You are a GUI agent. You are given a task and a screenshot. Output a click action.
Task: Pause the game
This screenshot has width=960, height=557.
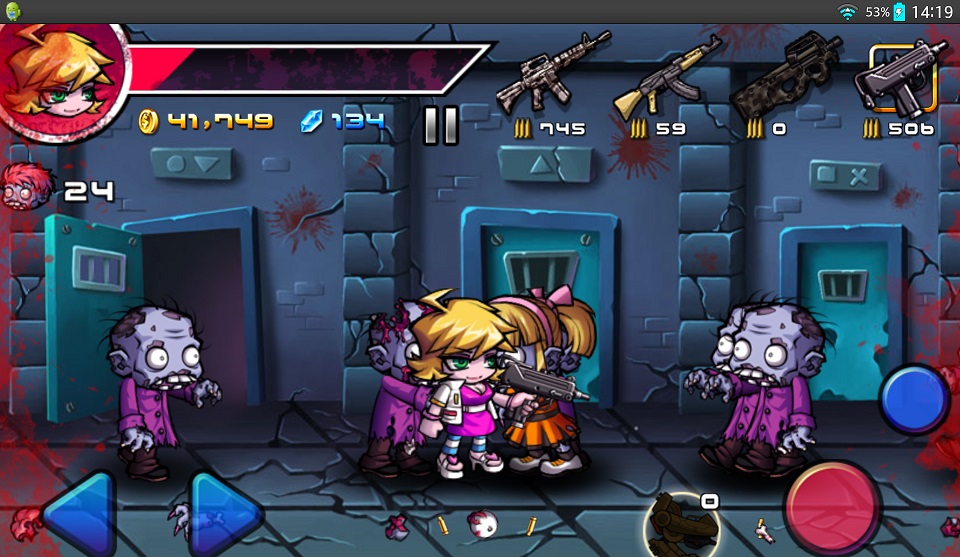click(x=440, y=125)
